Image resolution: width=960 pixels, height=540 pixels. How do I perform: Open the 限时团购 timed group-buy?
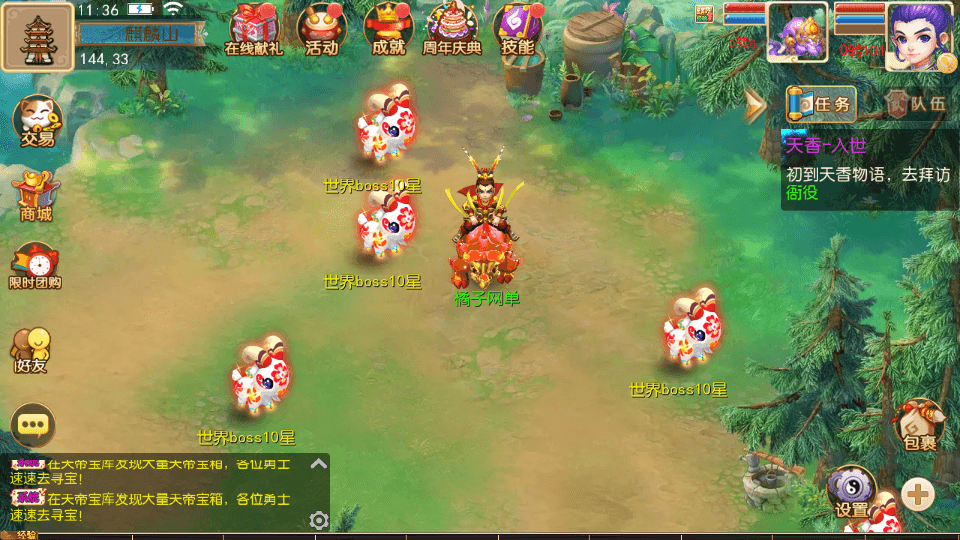pyautogui.click(x=35, y=266)
